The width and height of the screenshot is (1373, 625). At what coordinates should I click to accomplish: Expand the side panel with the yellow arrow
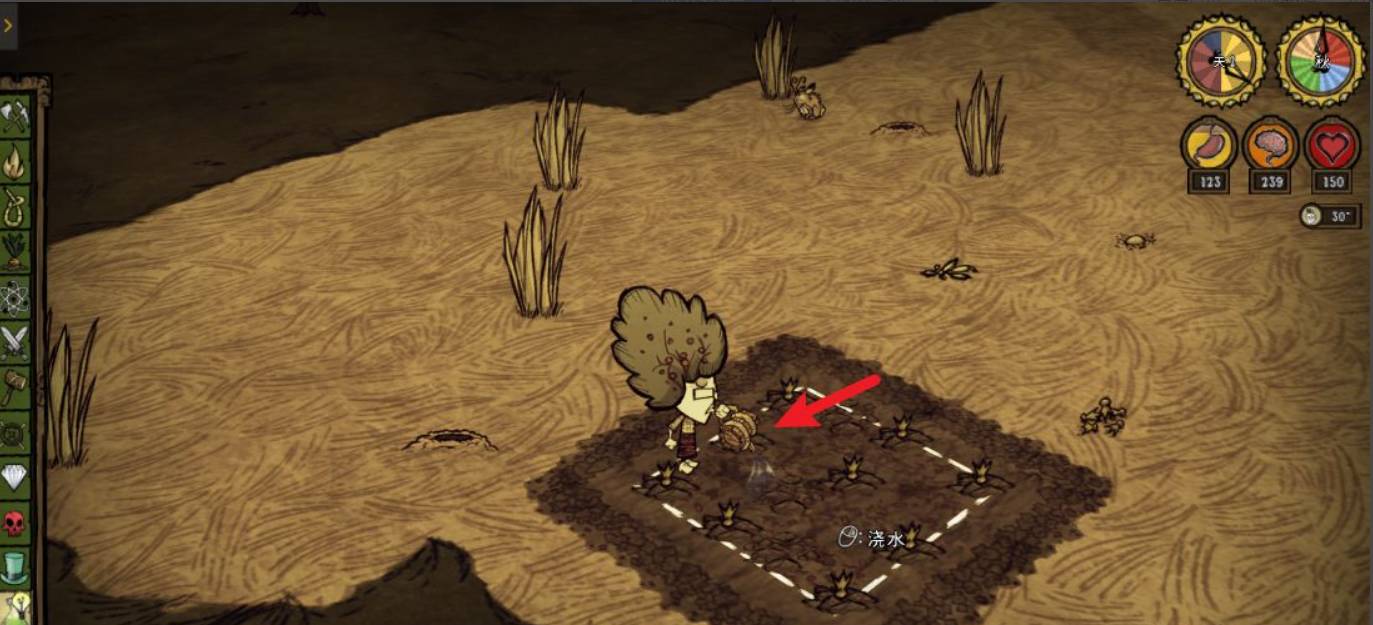(x=8, y=25)
